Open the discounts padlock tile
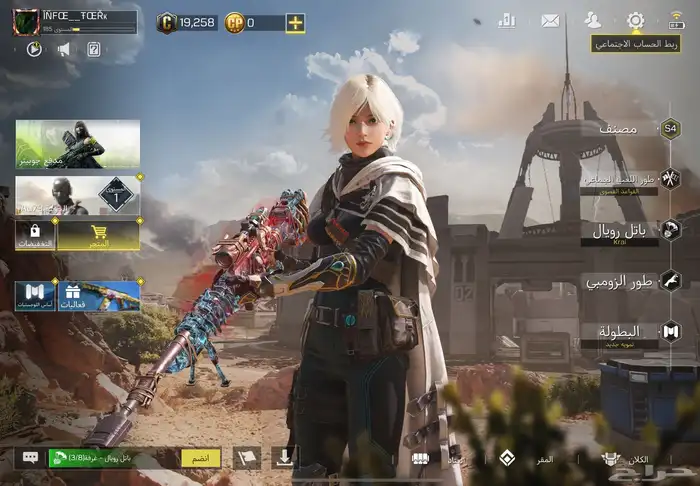Viewport: 700px width, 486px height. pyautogui.click(x=34, y=236)
